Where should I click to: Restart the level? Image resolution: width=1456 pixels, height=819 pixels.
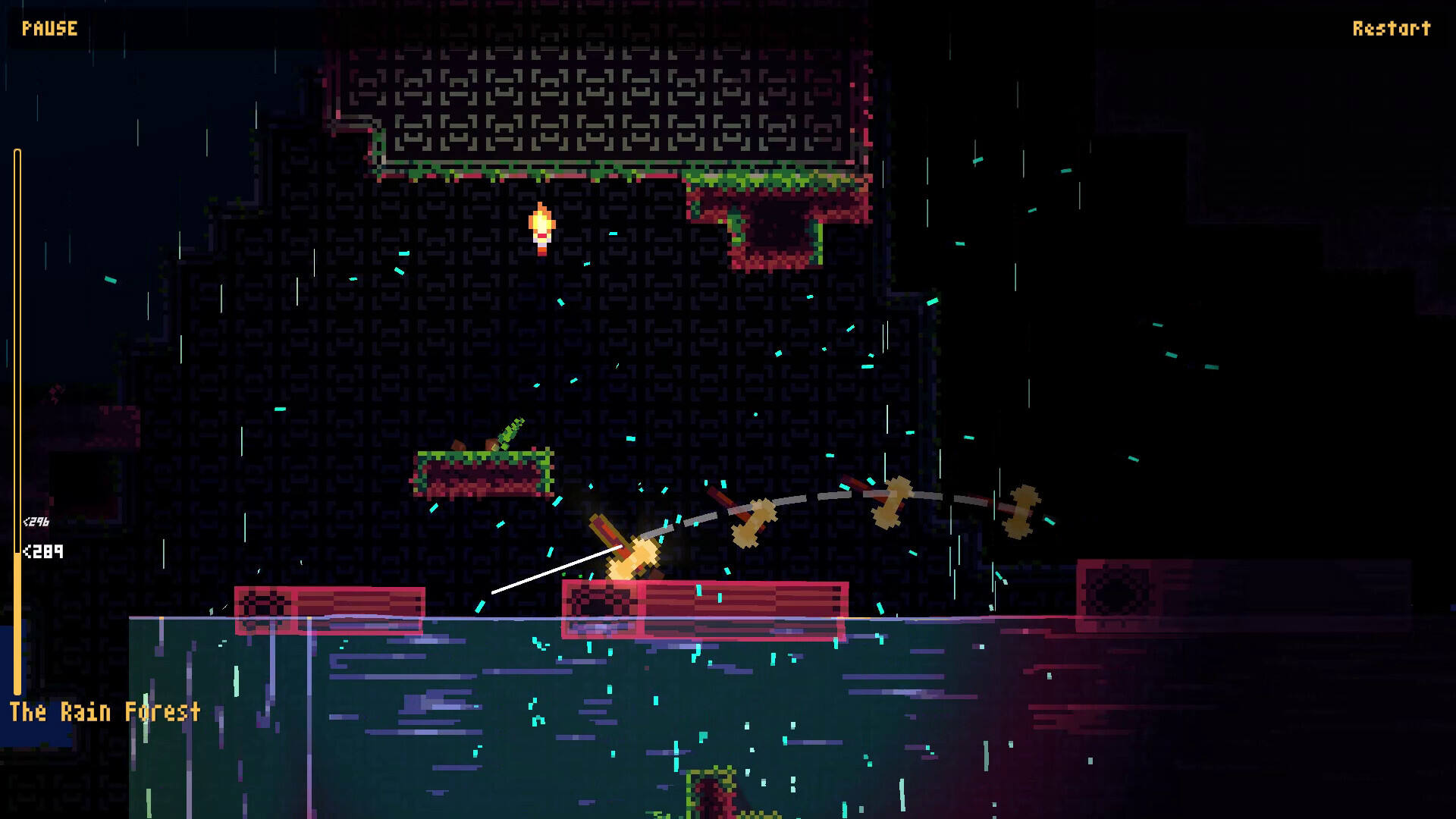point(1391,29)
